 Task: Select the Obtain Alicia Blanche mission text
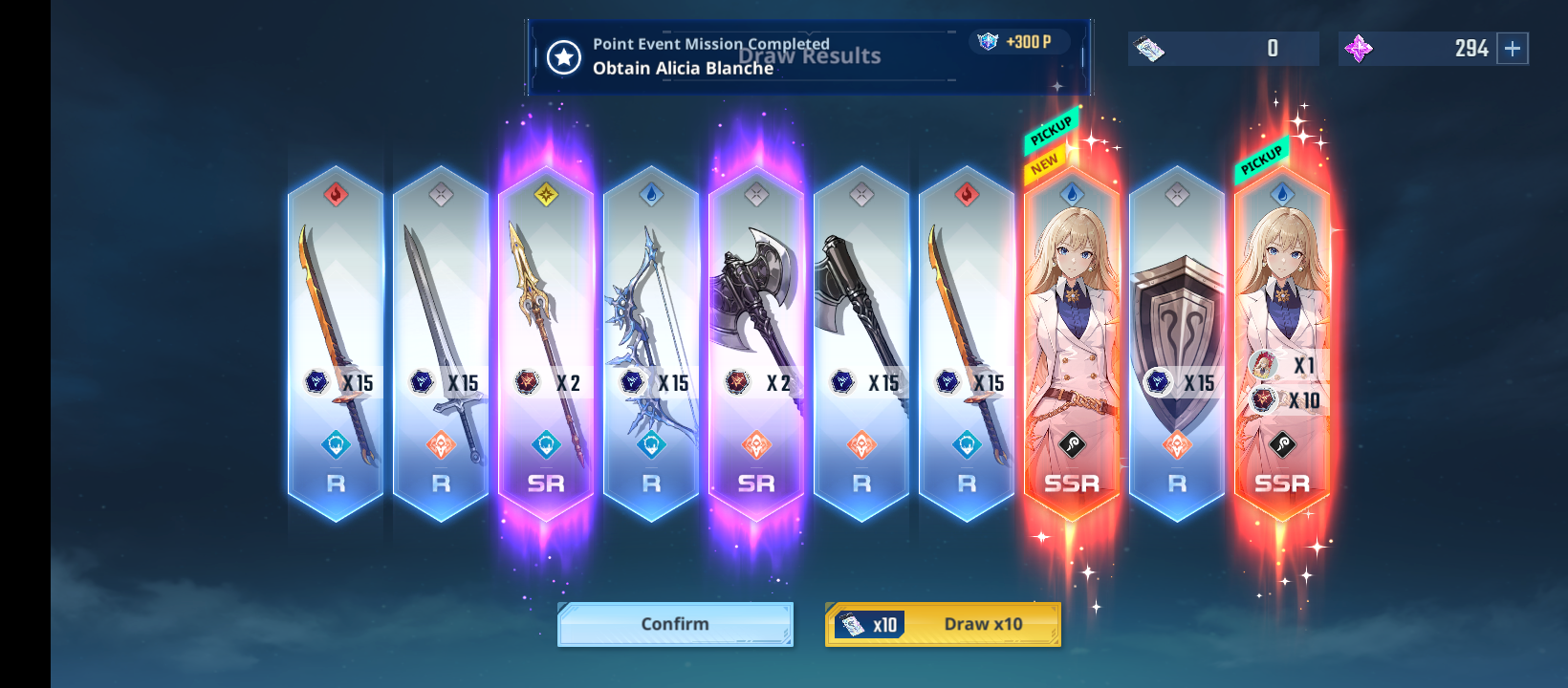click(683, 69)
